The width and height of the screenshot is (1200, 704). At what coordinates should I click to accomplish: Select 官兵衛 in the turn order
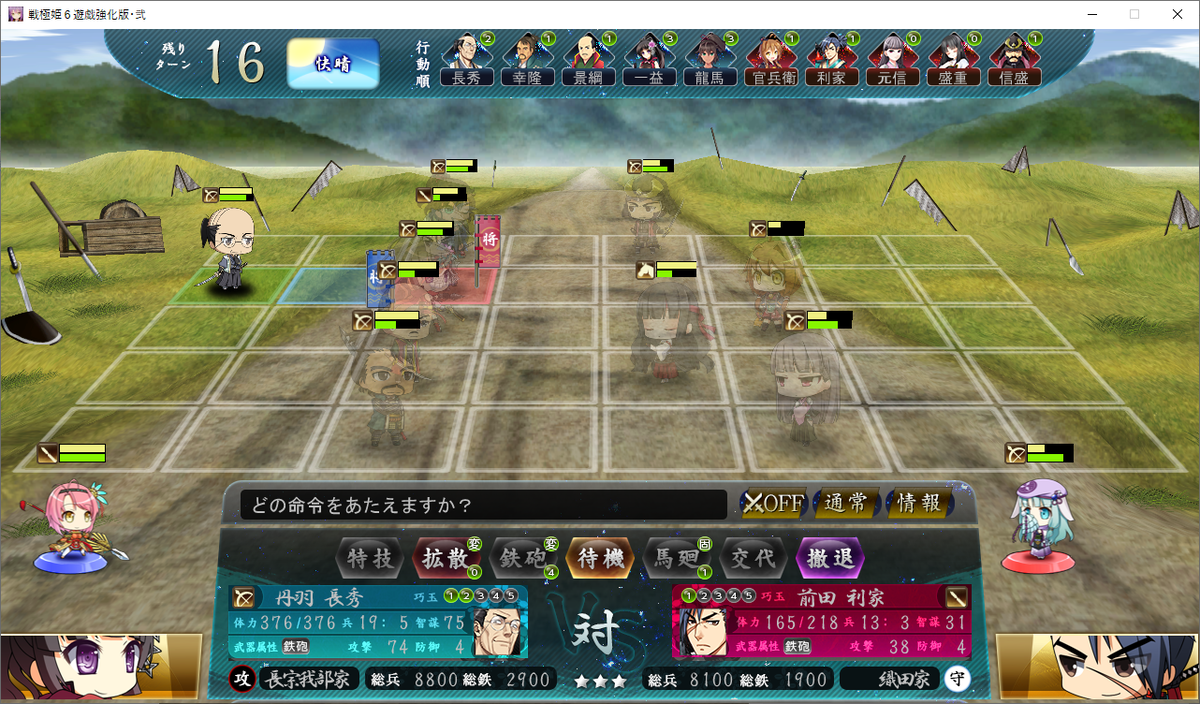771,60
